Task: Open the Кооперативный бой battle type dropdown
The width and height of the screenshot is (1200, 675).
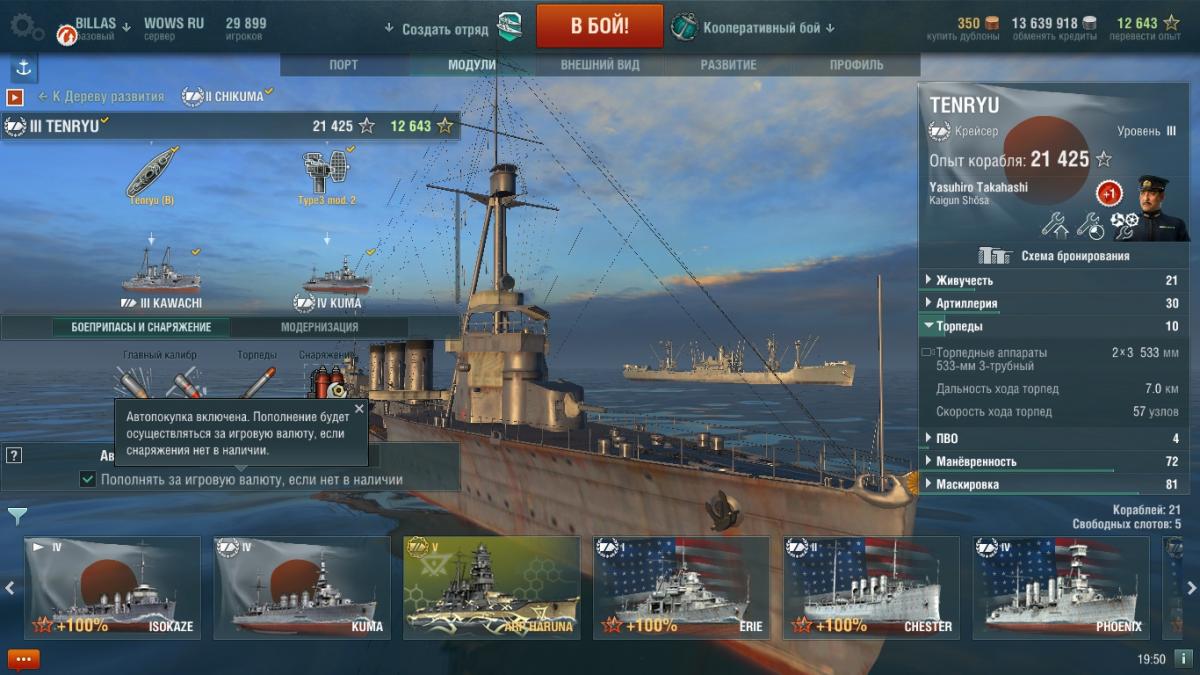Action: click(754, 28)
